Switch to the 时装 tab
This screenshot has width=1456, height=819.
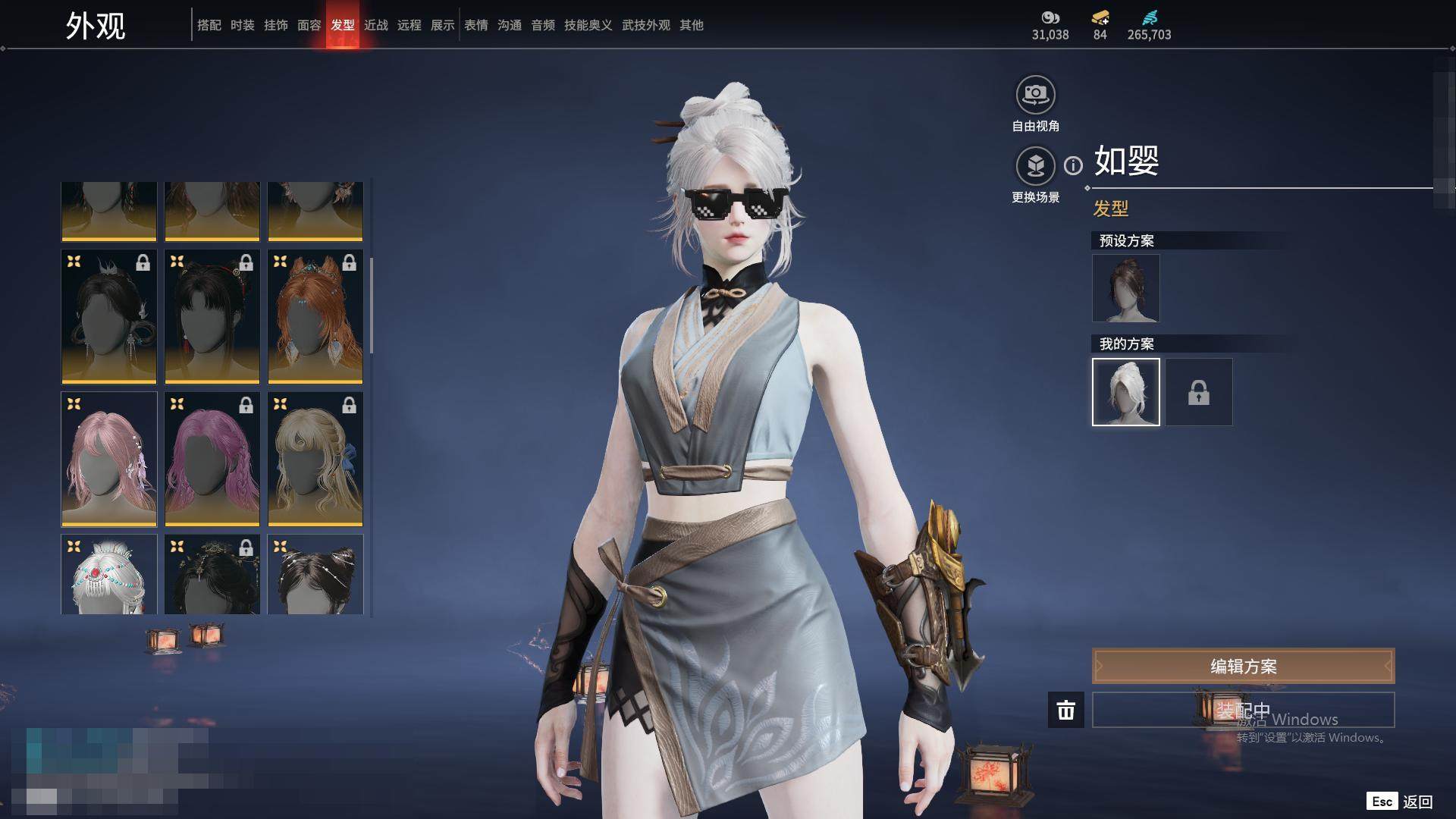pos(243,25)
